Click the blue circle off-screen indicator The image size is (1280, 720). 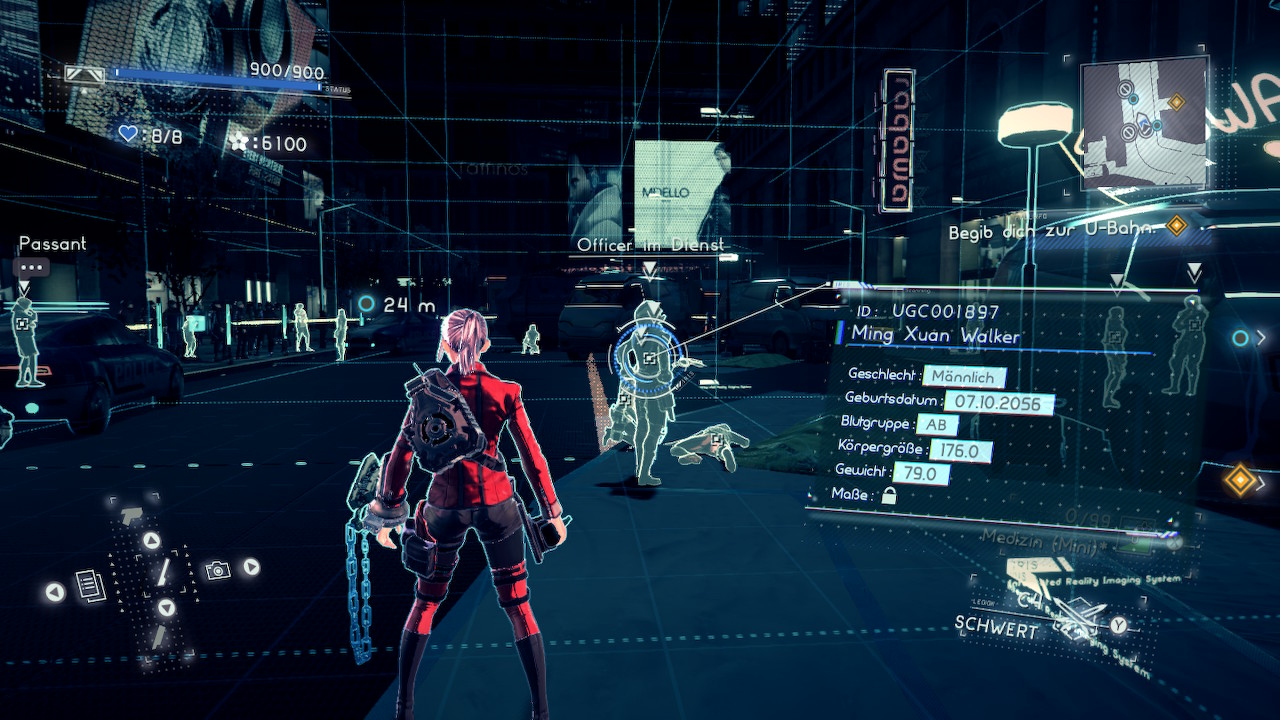(x=1240, y=338)
